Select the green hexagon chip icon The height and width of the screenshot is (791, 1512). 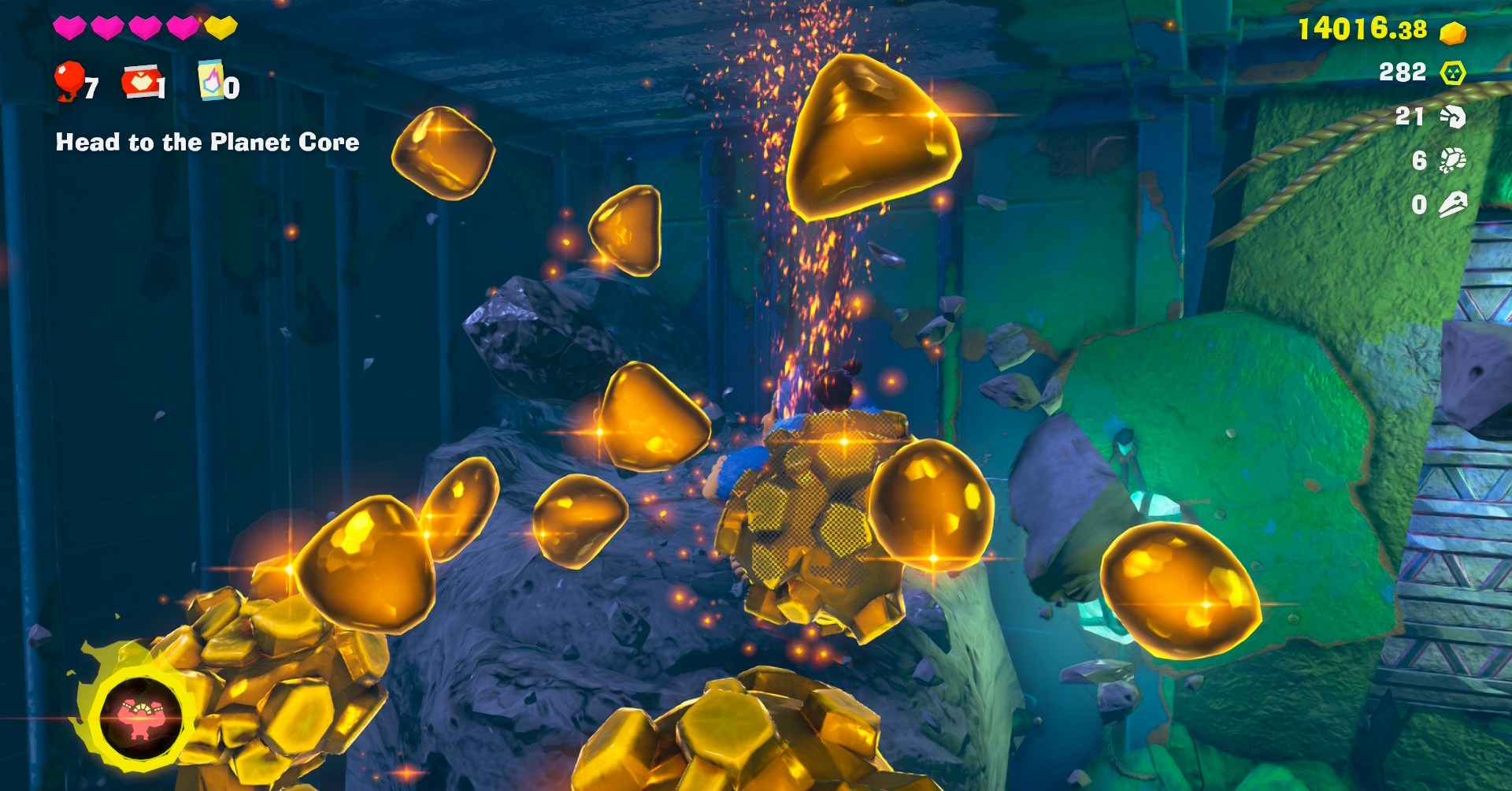tap(1452, 73)
